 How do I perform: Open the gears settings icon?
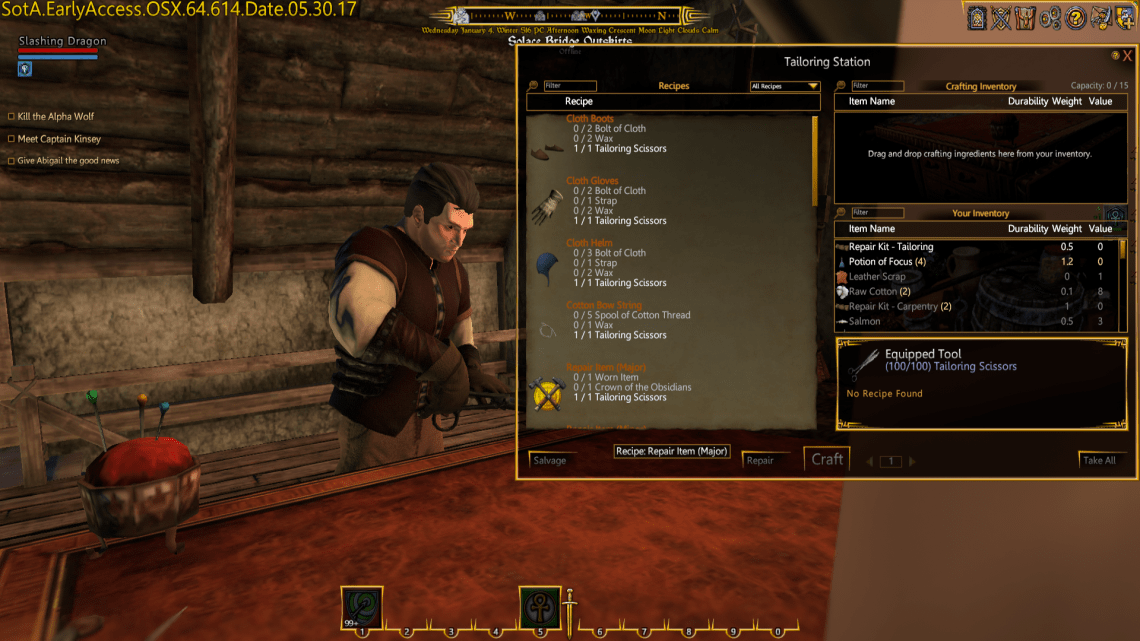point(1050,18)
